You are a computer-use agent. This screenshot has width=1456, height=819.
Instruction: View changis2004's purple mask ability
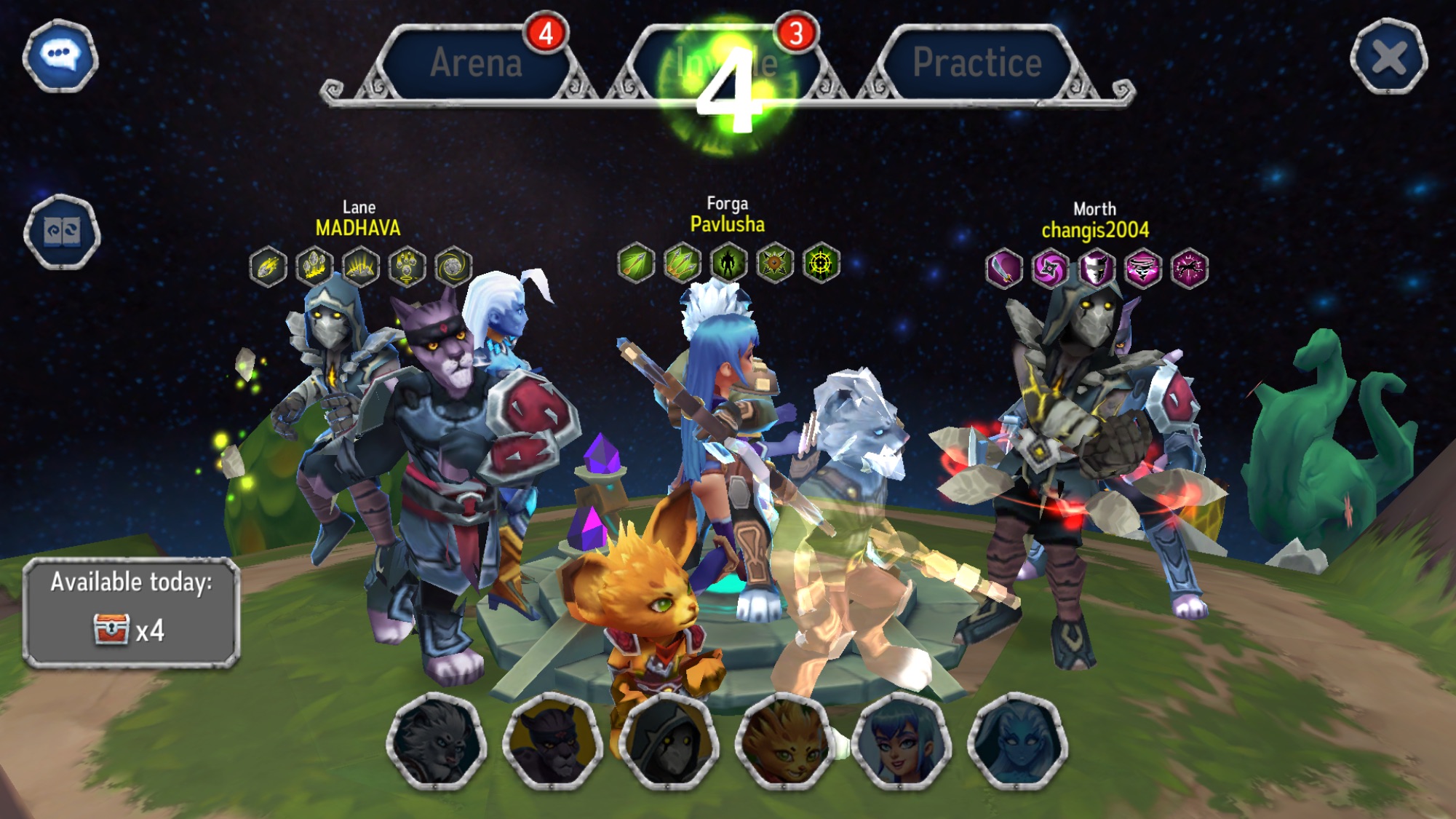tap(1096, 269)
